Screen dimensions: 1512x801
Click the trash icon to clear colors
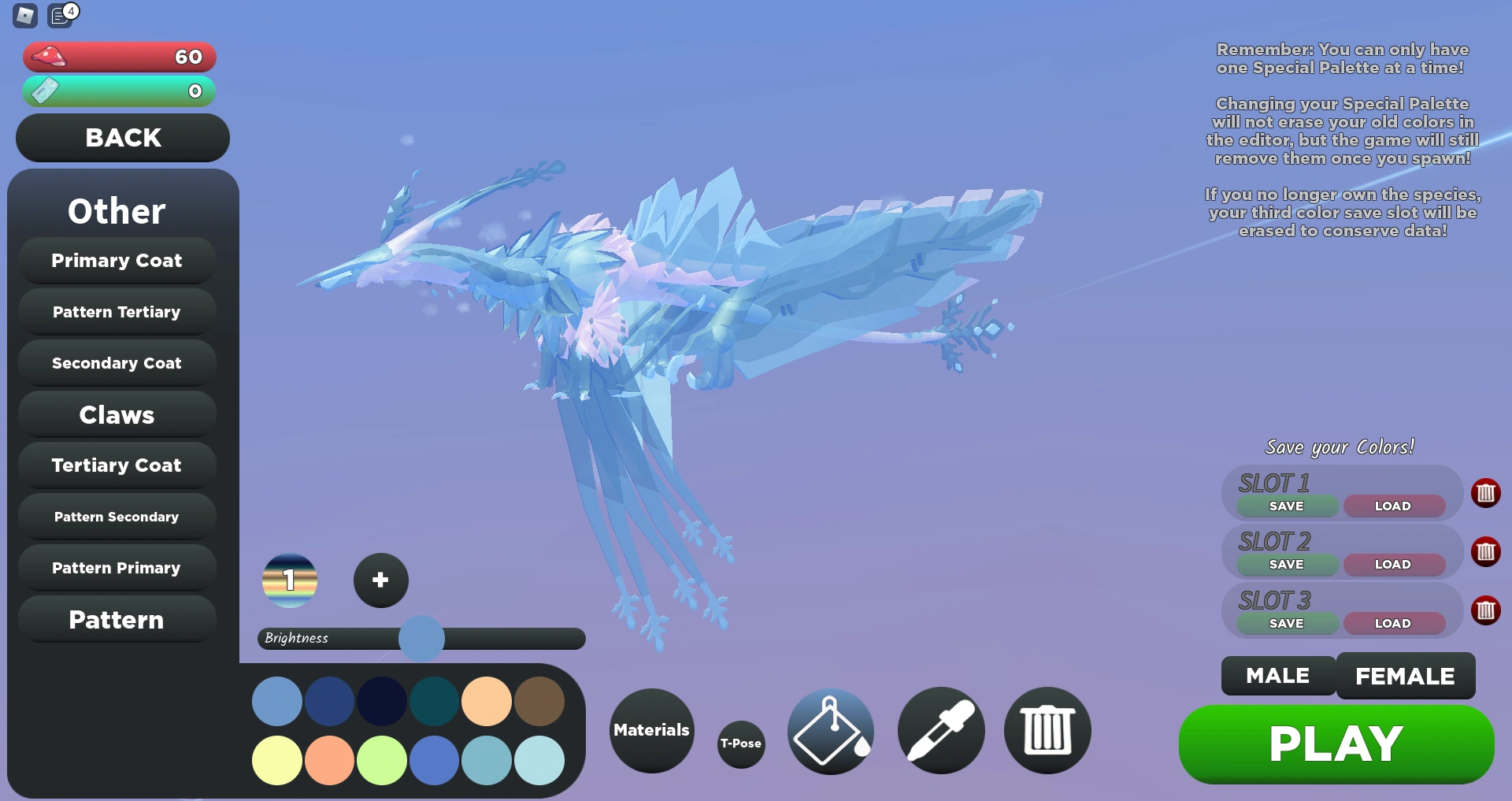click(1047, 731)
